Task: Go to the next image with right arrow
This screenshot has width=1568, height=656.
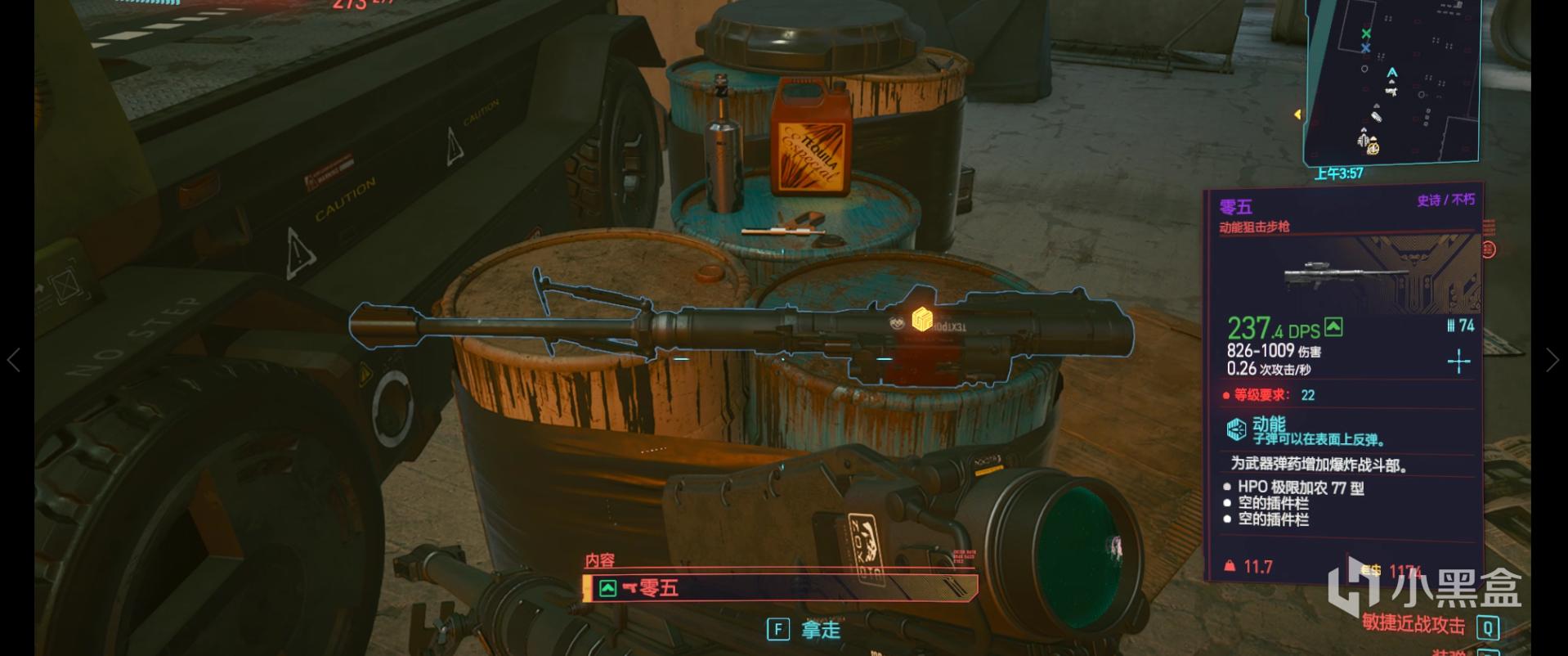Action: click(x=1552, y=360)
